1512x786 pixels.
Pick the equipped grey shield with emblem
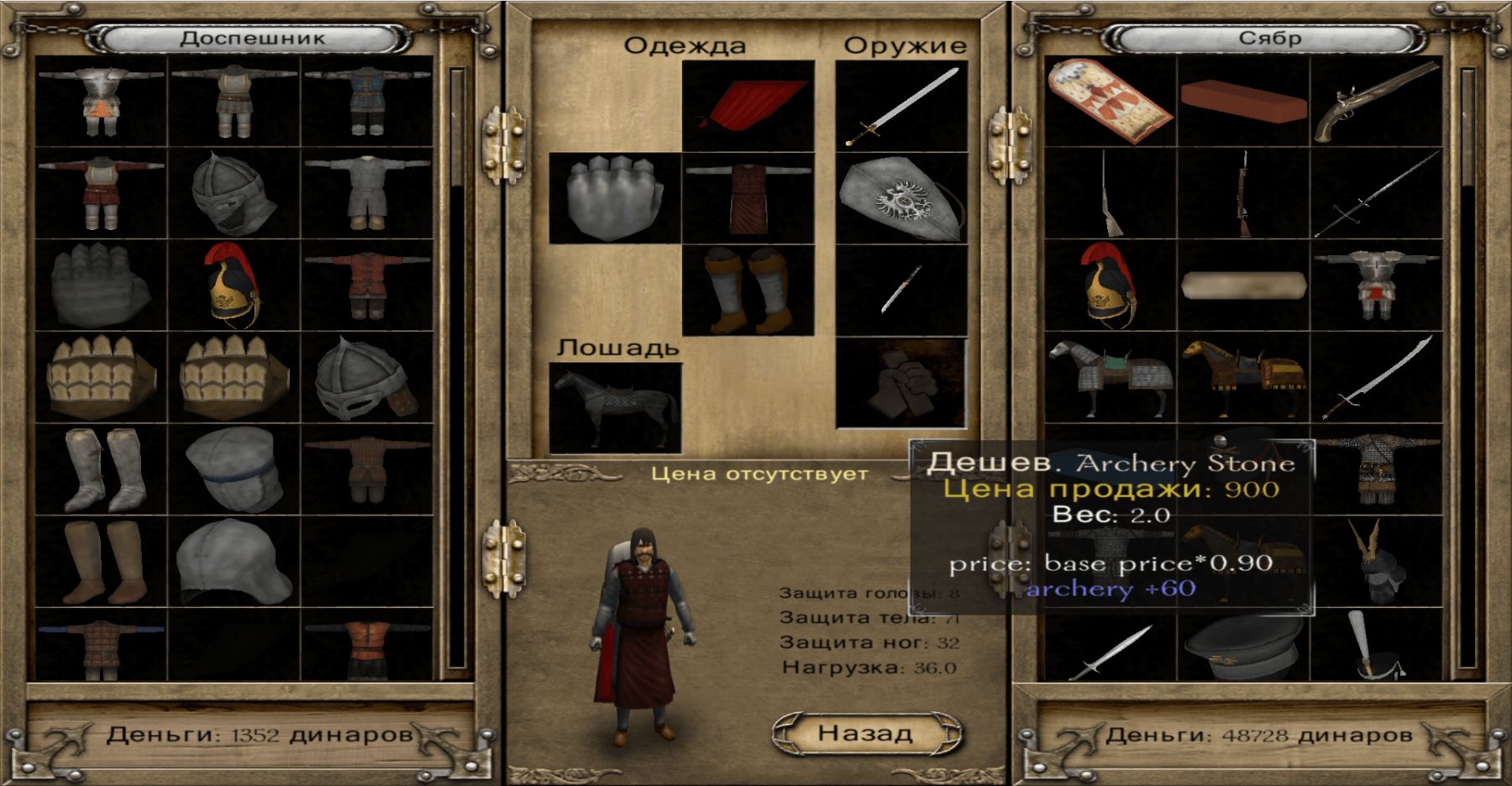coord(902,198)
